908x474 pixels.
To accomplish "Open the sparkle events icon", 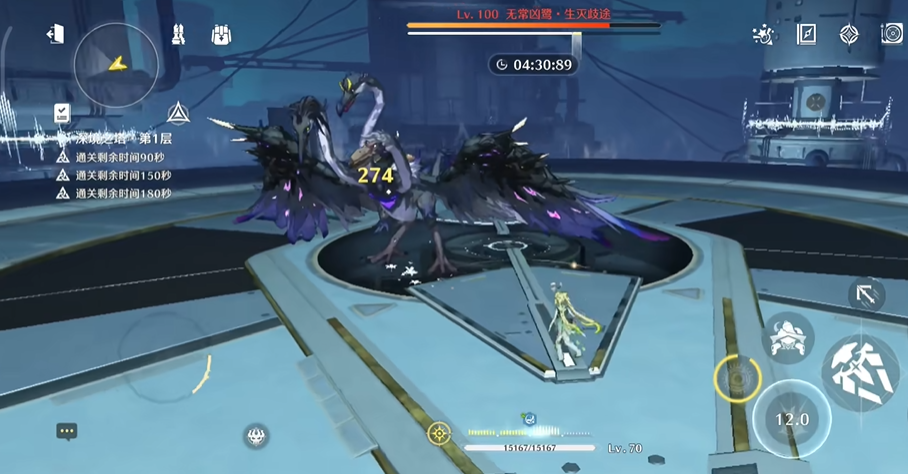I will coord(763,35).
